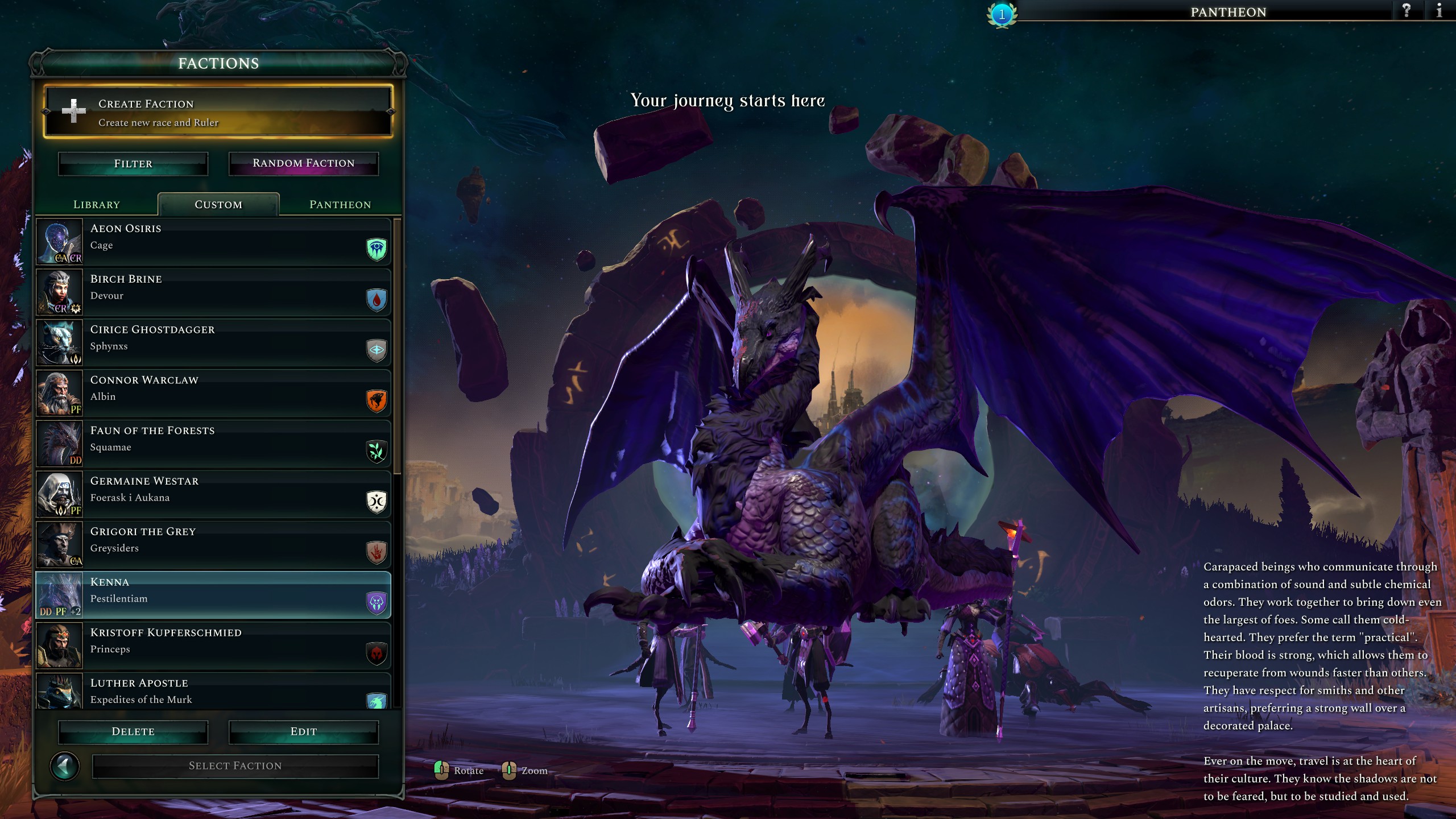Pick Faun of the Forests faction

pos(213,444)
